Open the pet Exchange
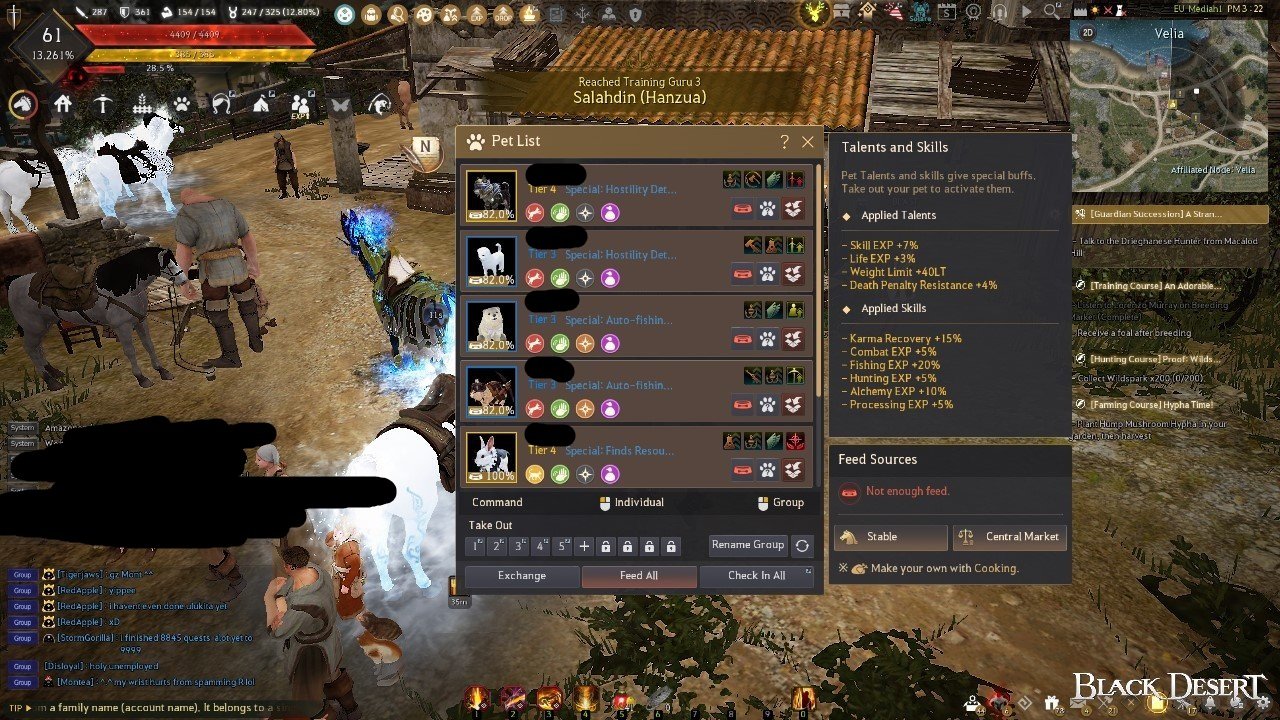This screenshot has width=1280, height=720. 522,575
